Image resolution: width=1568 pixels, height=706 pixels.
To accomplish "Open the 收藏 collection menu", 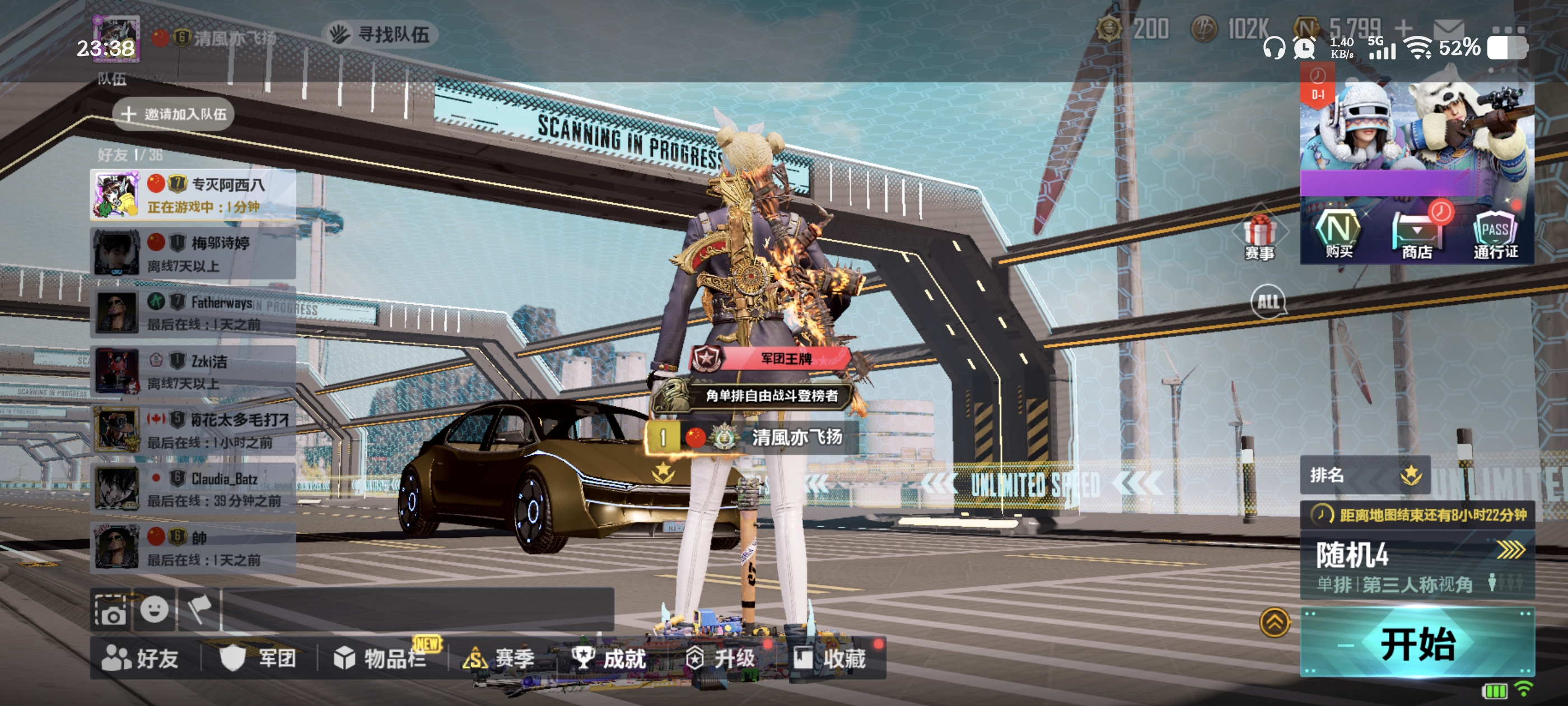I will click(830, 658).
